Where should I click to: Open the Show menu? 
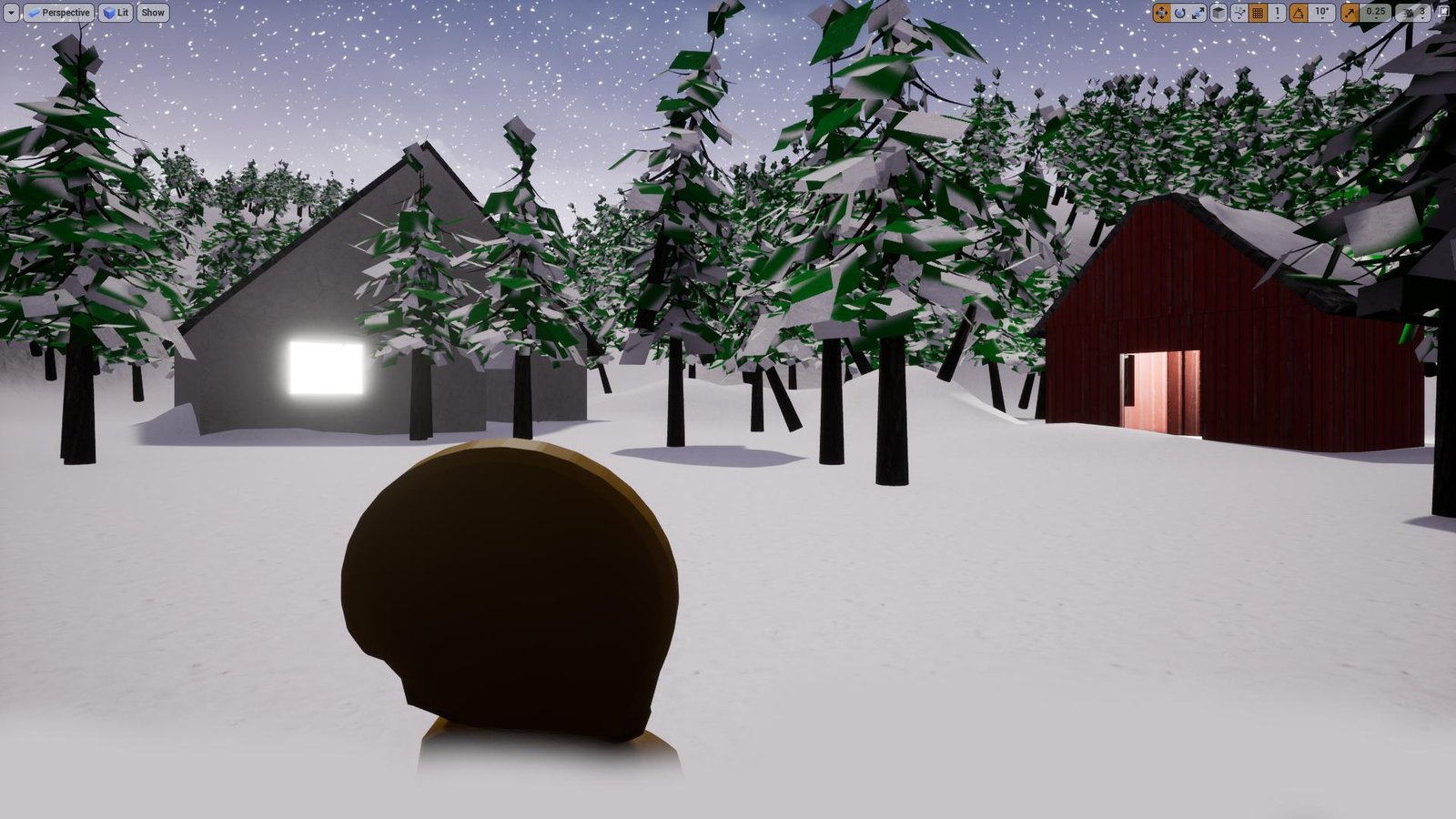pyautogui.click(x=152, y=12)
